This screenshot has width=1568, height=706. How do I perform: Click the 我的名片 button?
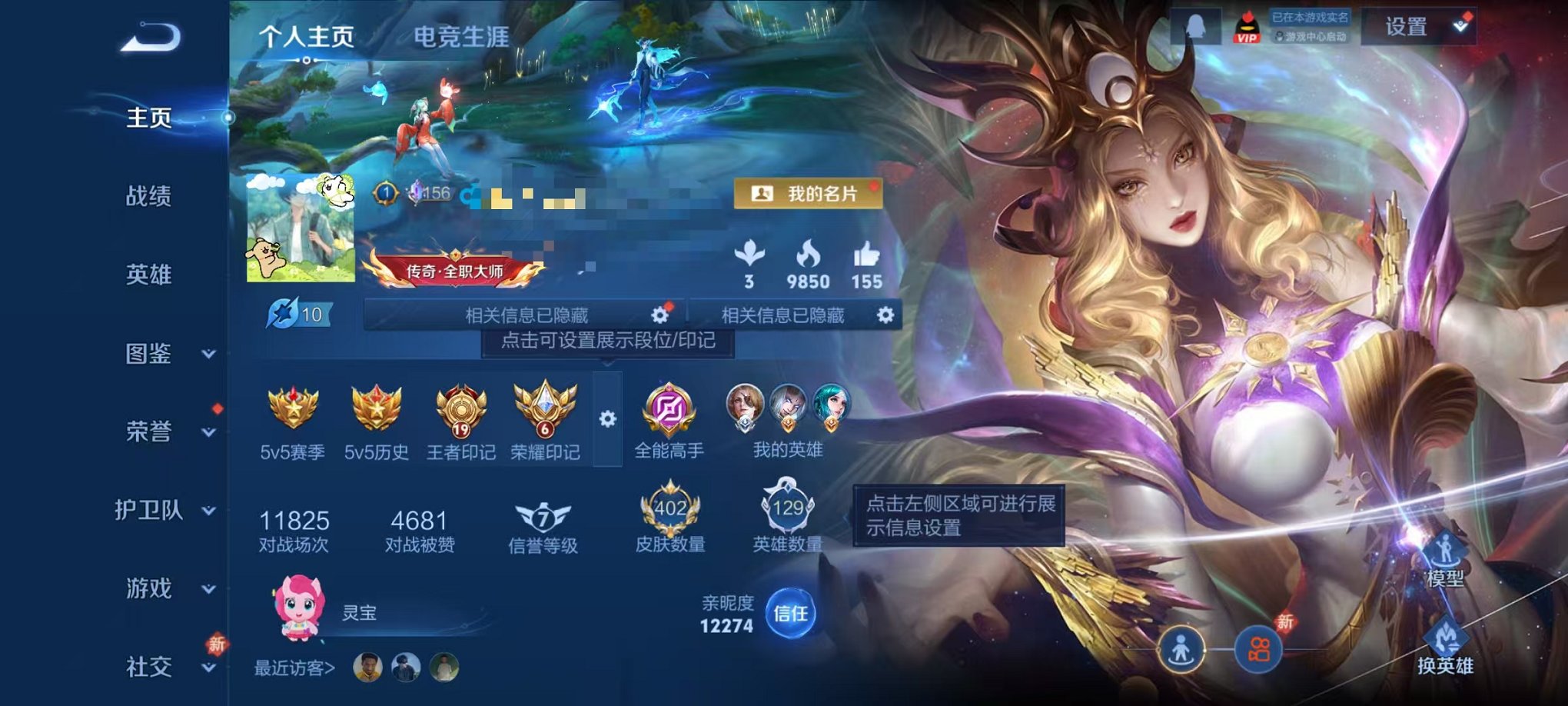[809, 194]
